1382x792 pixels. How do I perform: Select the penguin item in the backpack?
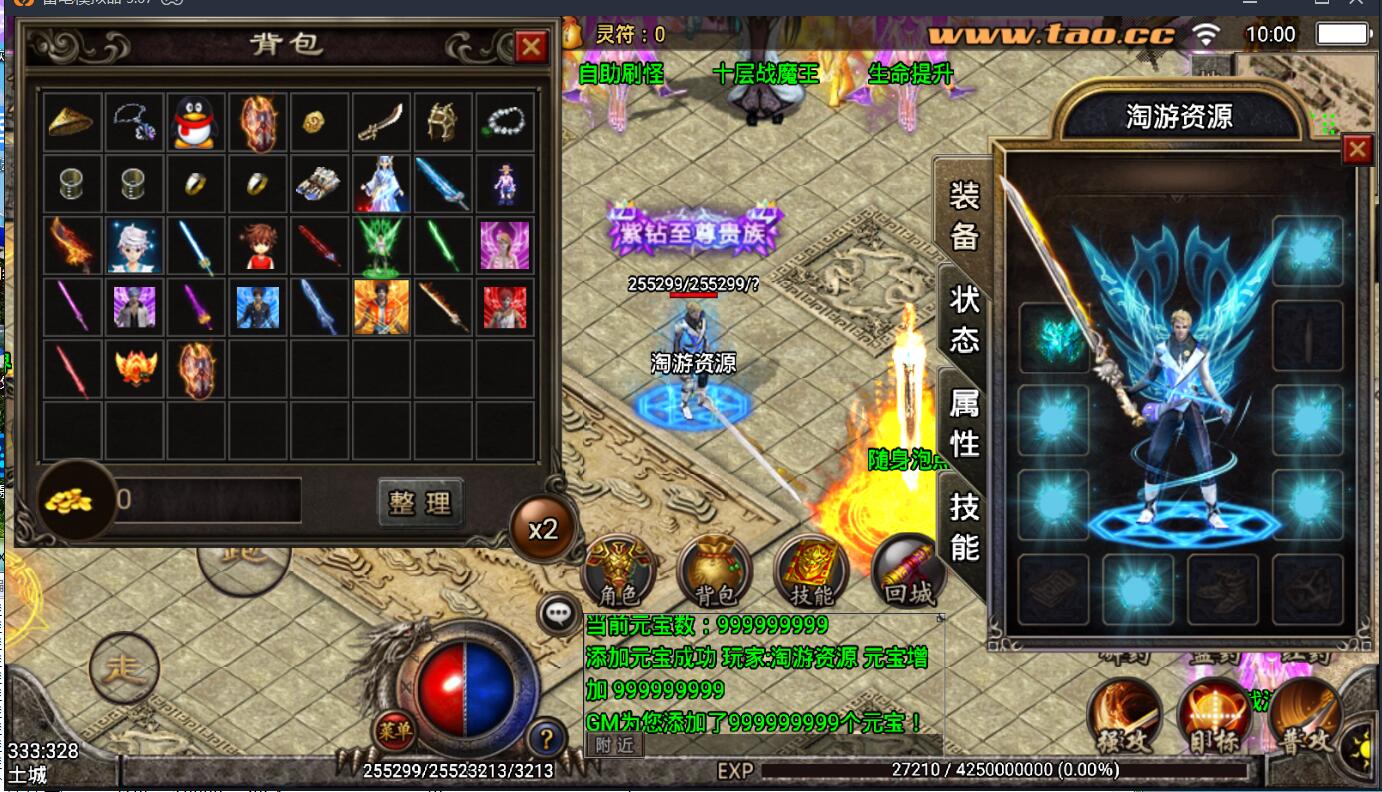pyautogui.click(x=196, y=122)
